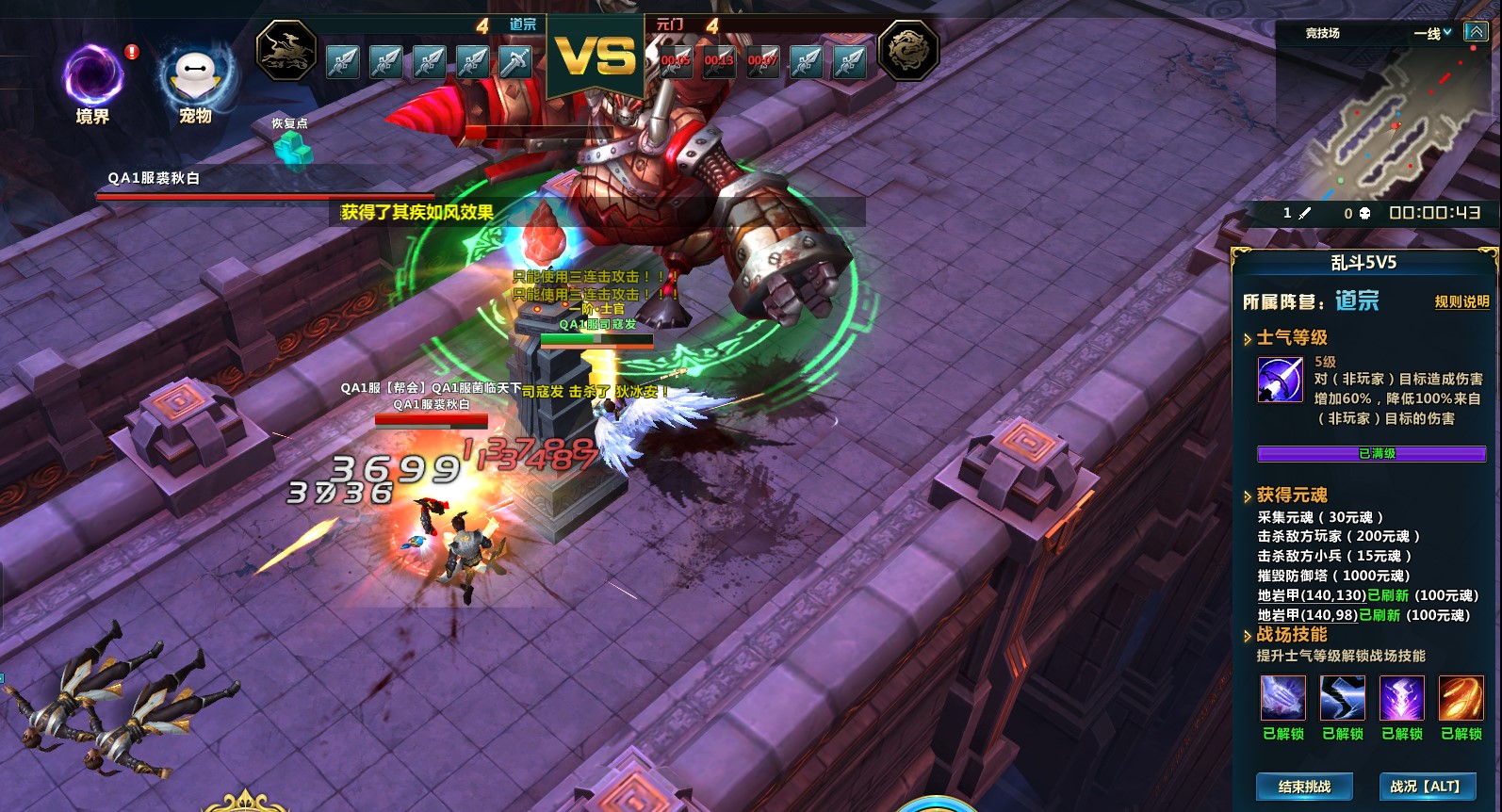1502x812 pixels.
Task: Open the 一线 channel line dropdown
Action: tap(1432, 33)
